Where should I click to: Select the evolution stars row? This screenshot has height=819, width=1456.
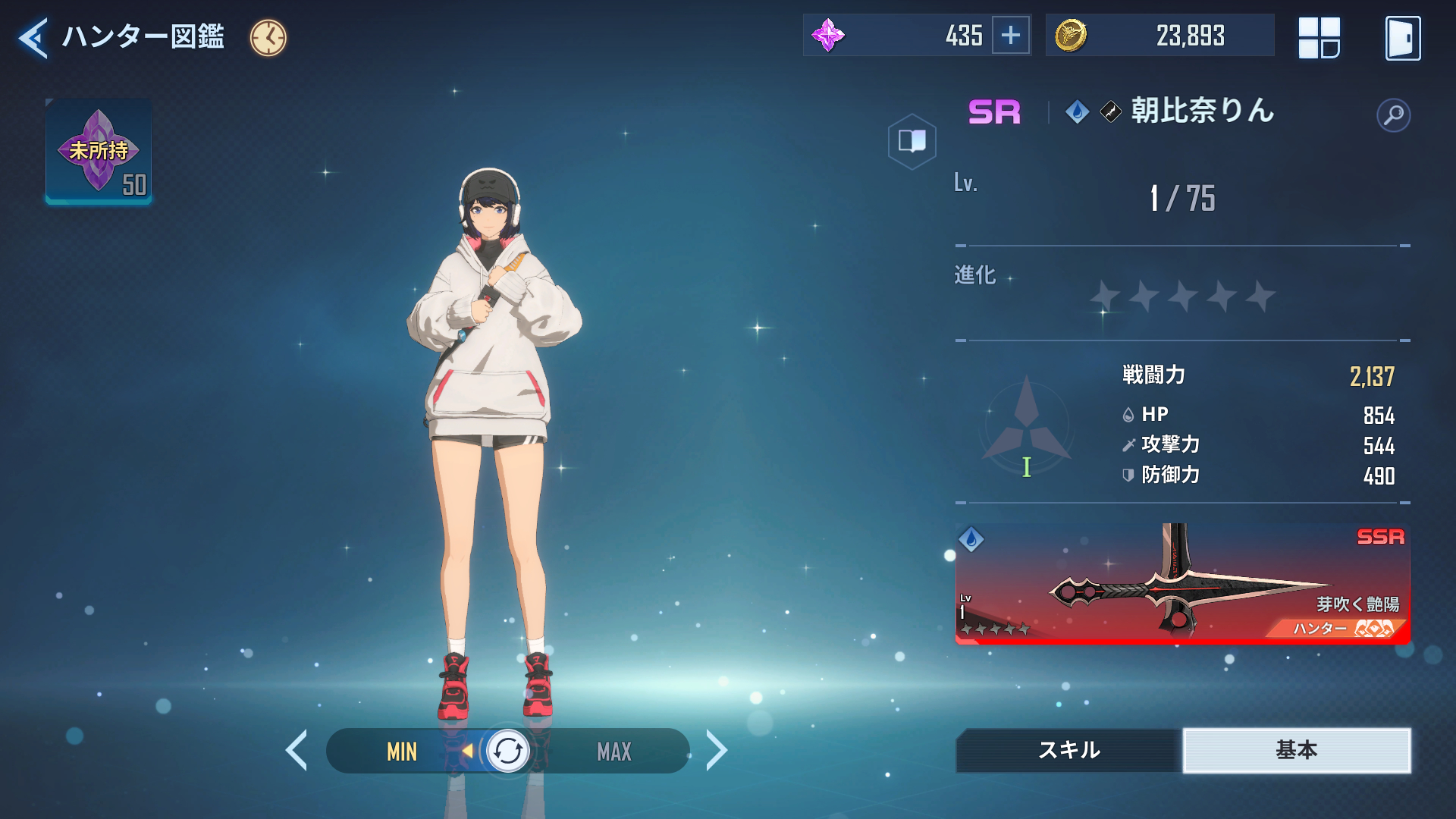[1182, 296]
